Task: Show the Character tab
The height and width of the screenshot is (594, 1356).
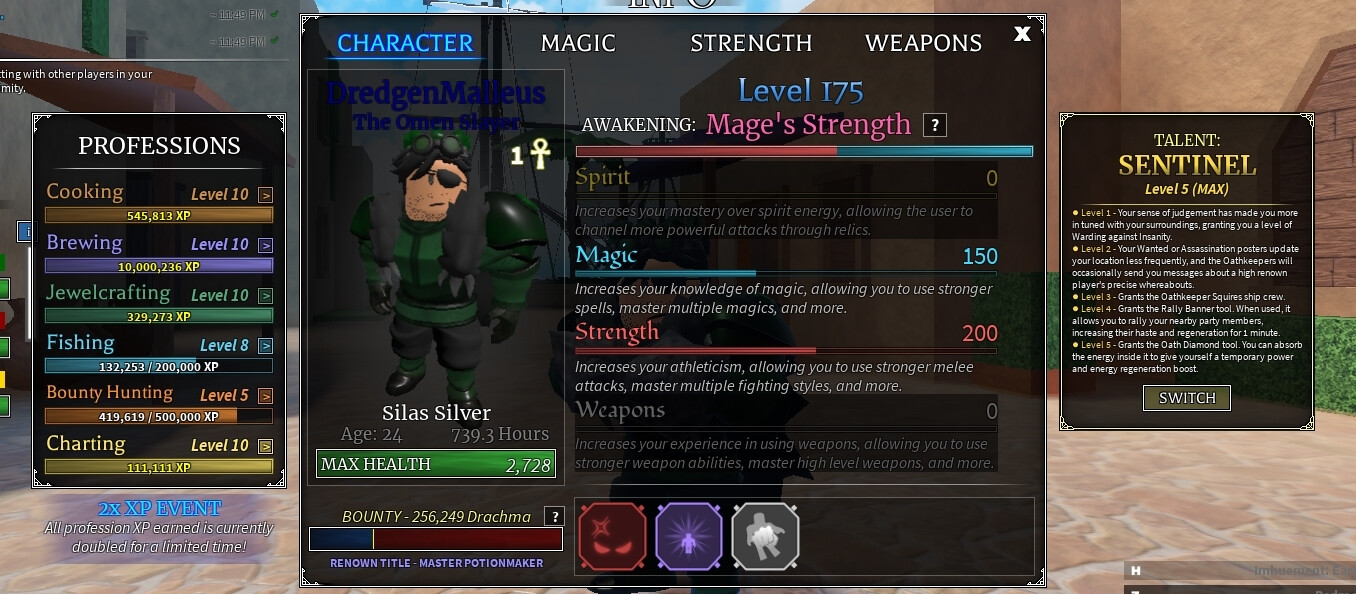Action: coord(405,43)
